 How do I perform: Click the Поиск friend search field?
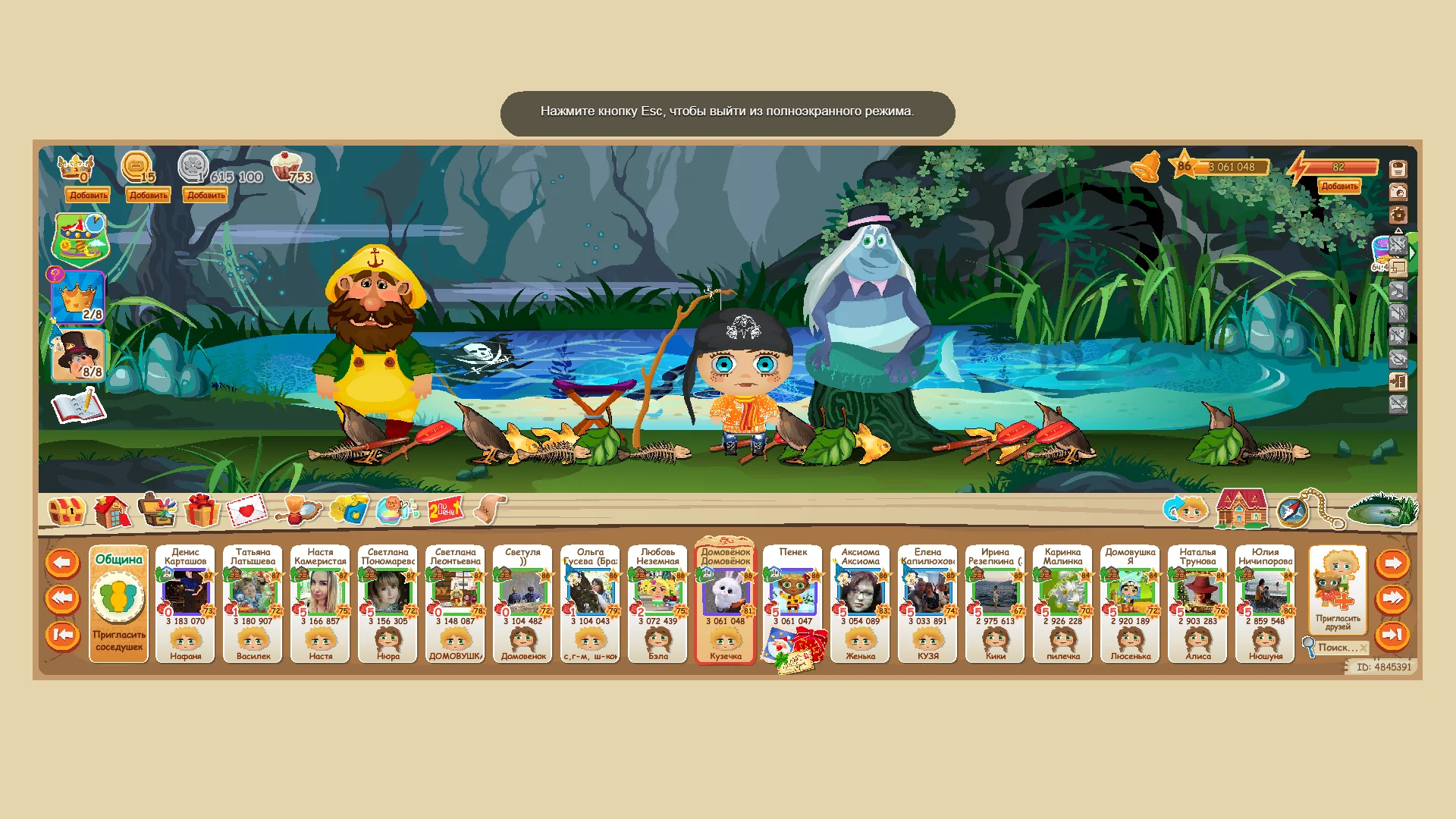[1337, 648]
